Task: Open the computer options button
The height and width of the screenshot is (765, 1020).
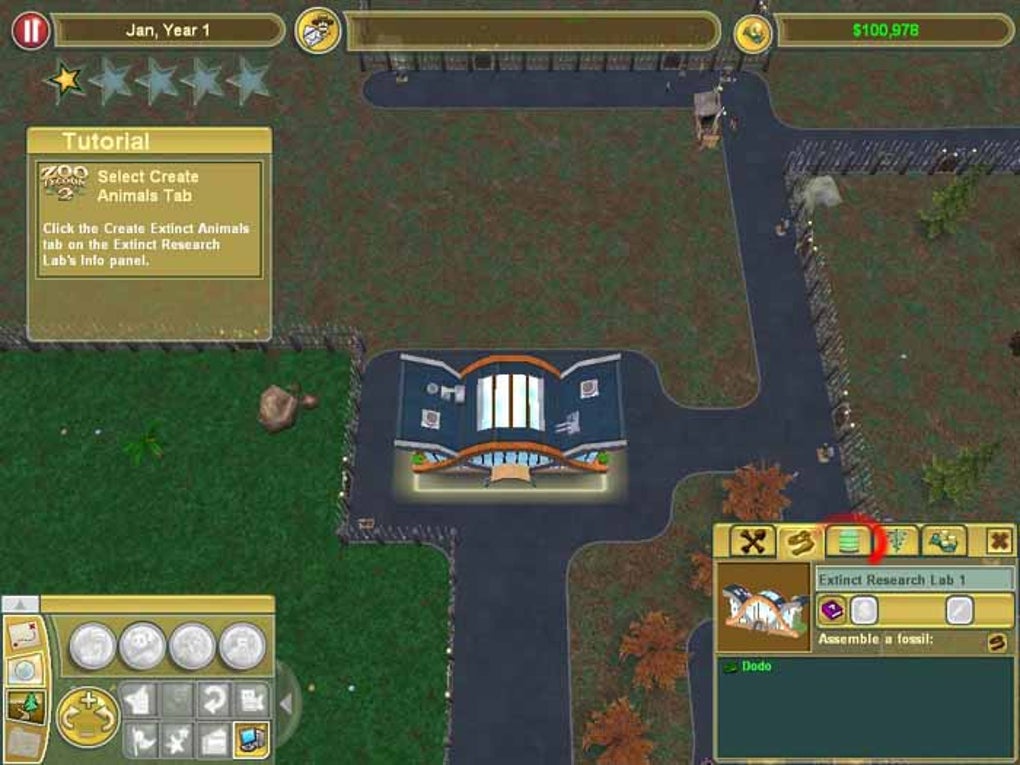Action: click(x=250, y=739)
